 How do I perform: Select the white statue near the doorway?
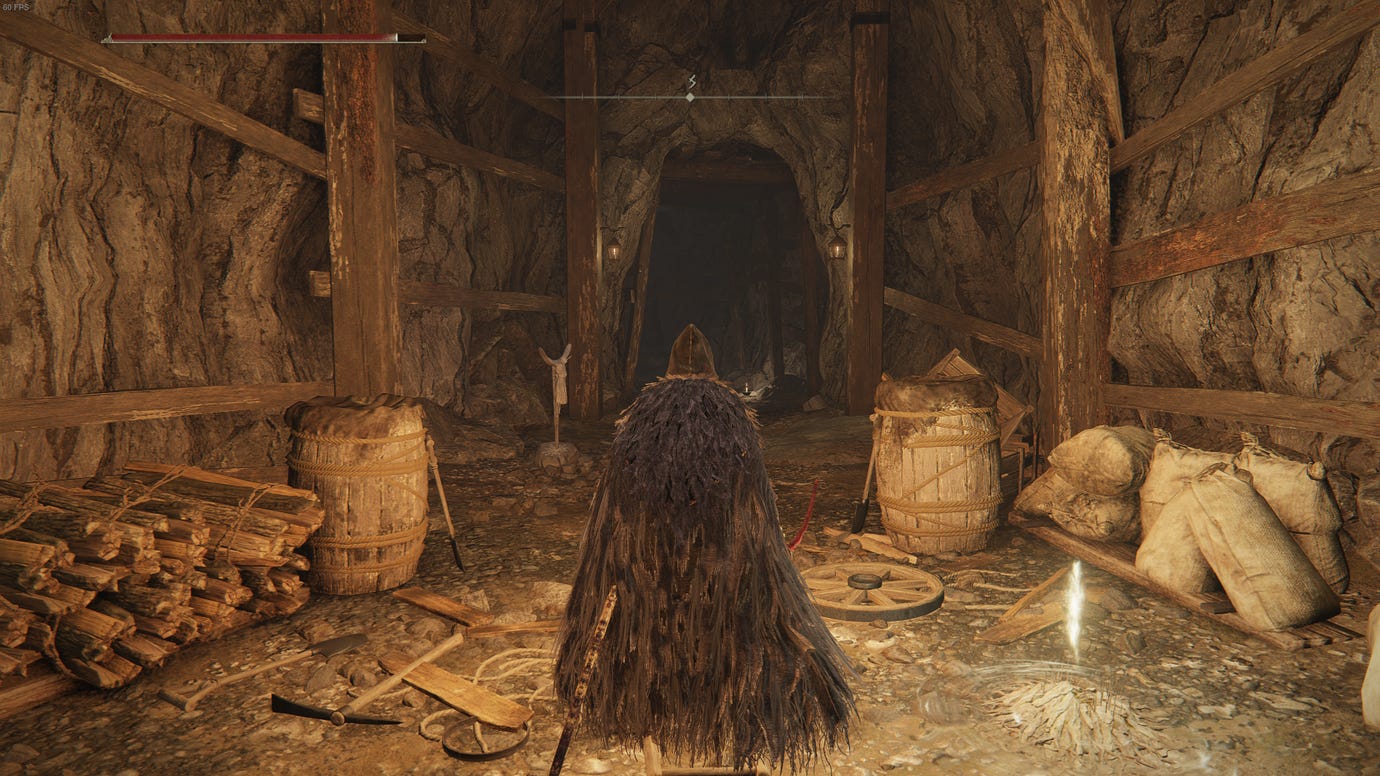[558, 390]
